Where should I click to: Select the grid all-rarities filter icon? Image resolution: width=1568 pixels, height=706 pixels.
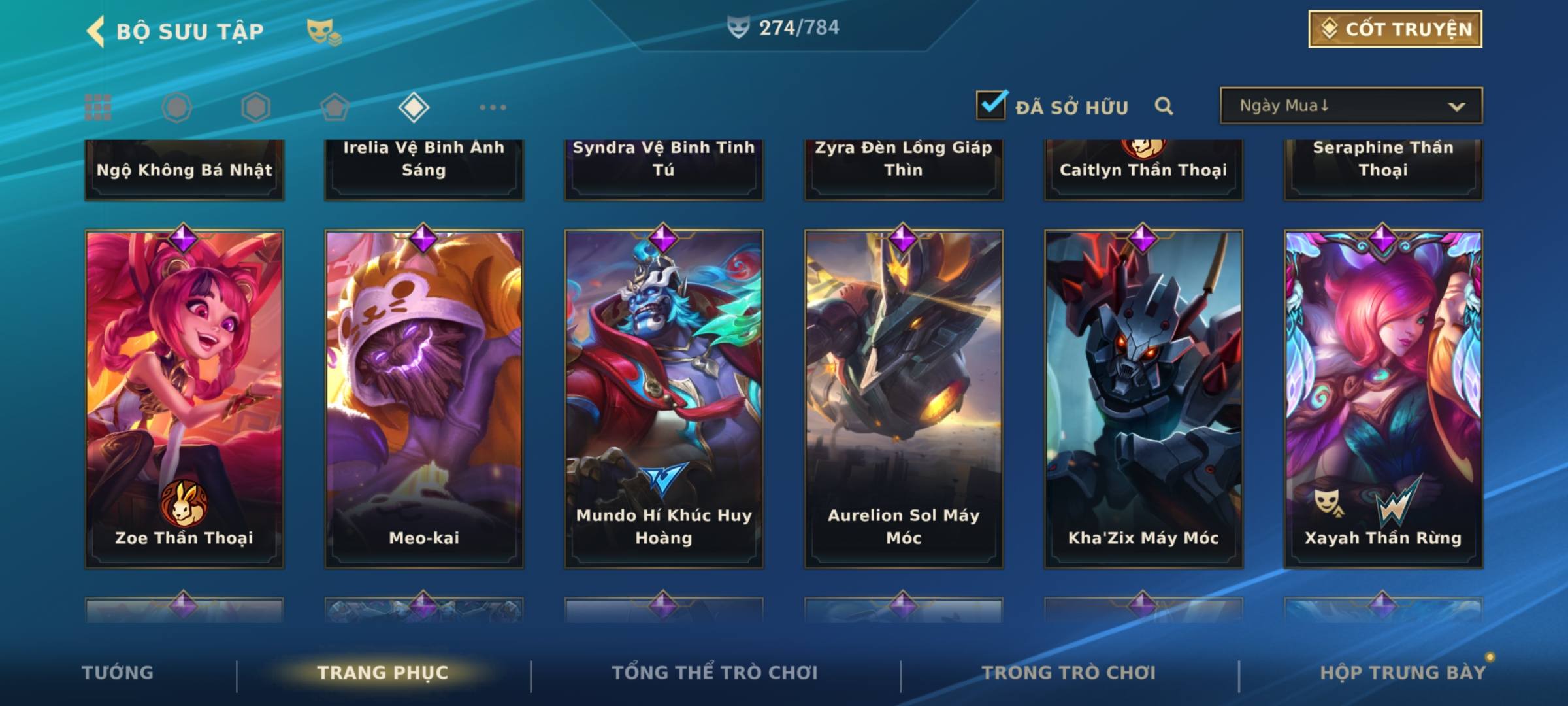98,107
